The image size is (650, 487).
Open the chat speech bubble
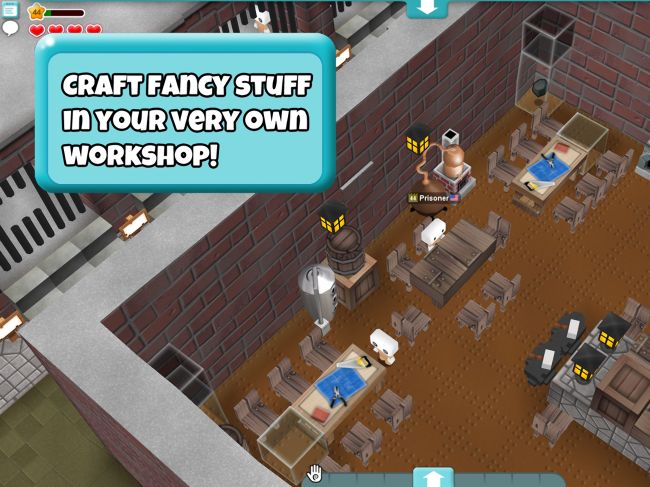(11, 28)
